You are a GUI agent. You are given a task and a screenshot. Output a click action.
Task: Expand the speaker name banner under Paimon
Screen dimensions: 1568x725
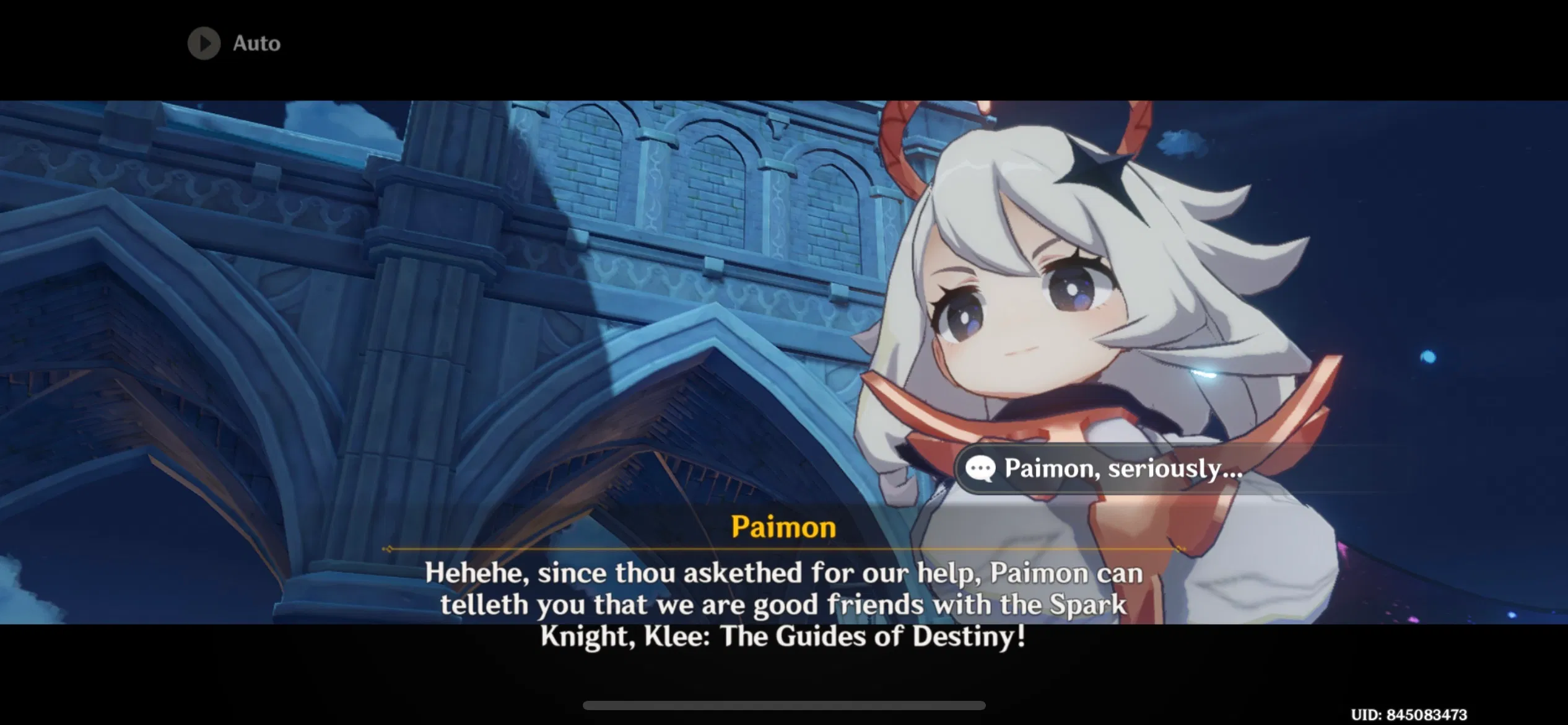click(783, 548)
